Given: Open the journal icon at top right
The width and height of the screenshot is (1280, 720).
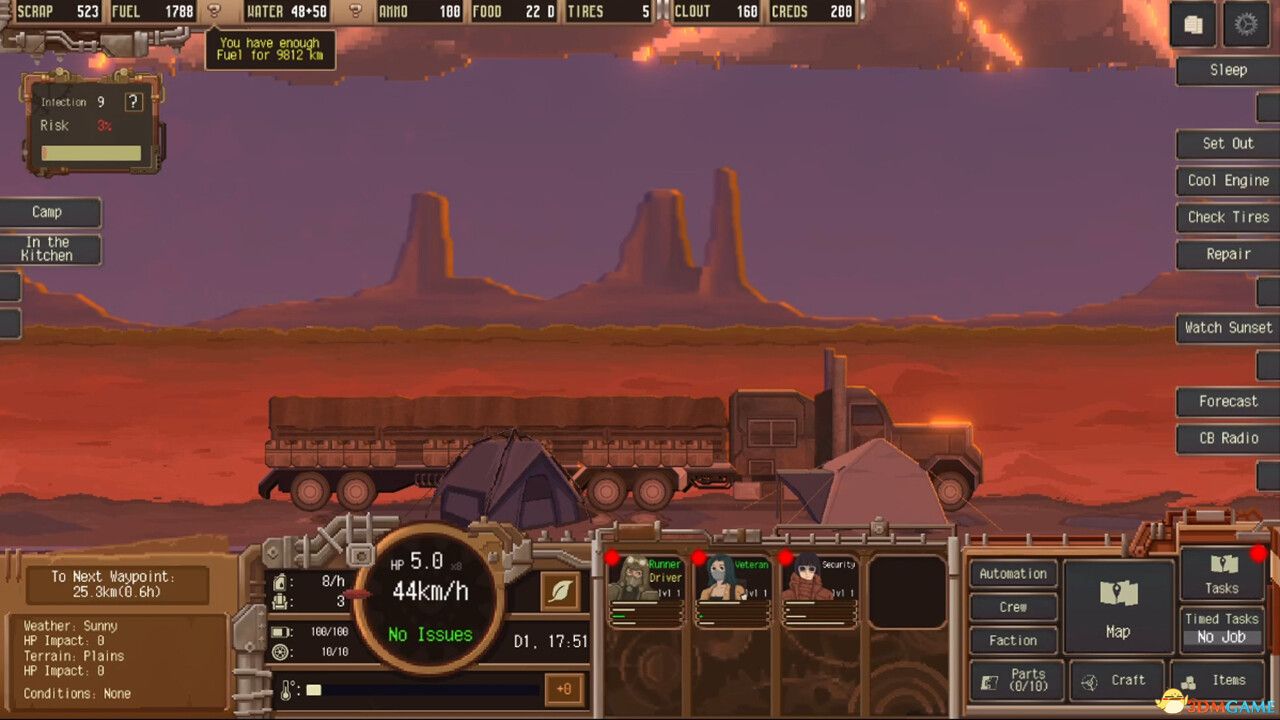Looking at the screenshot, I should [1193, 24].
